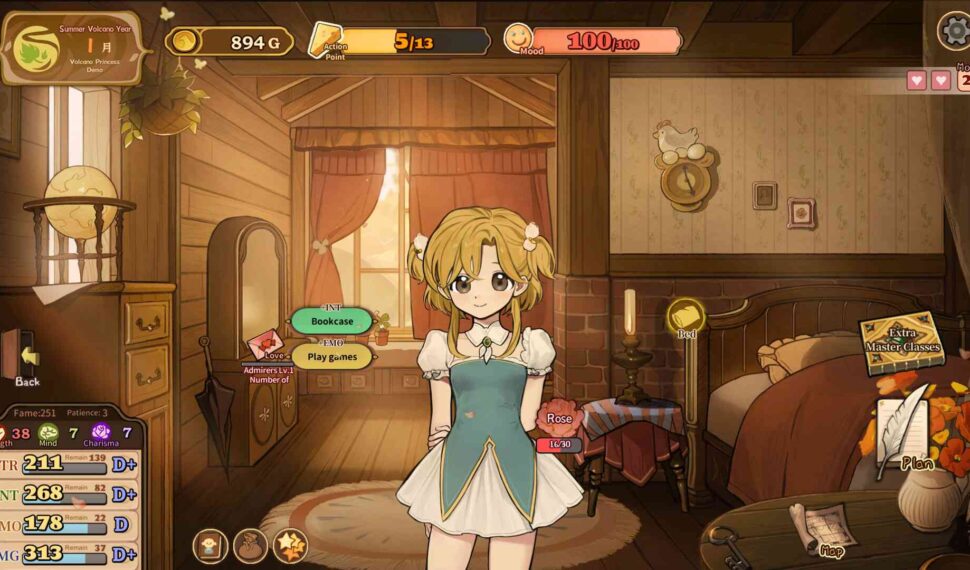Click the purple Charisma rose icon
970x570 pixels.
tap(101, 434)
